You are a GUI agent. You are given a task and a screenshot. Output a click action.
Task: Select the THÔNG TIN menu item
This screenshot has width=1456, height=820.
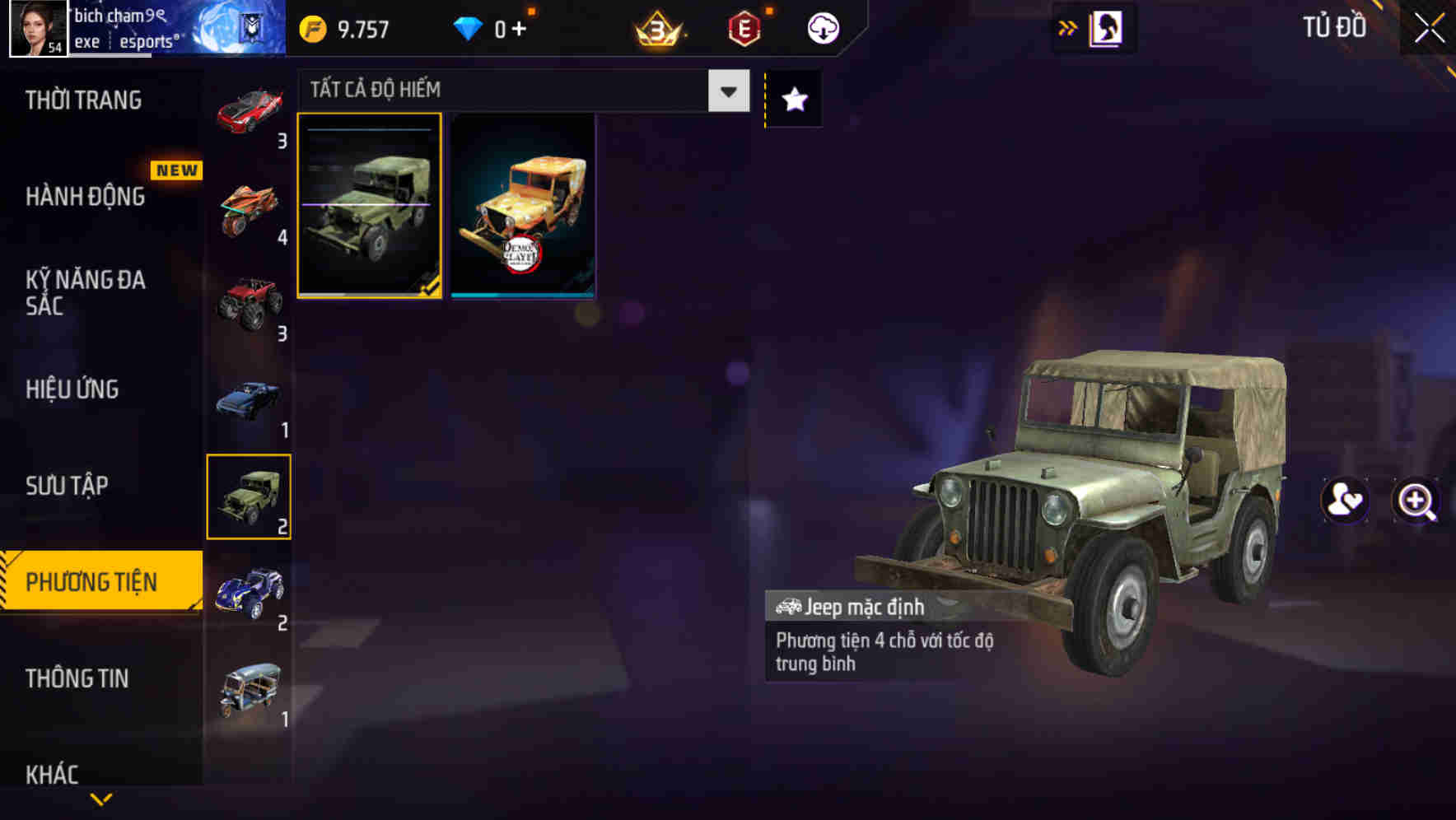pos(78,679)
